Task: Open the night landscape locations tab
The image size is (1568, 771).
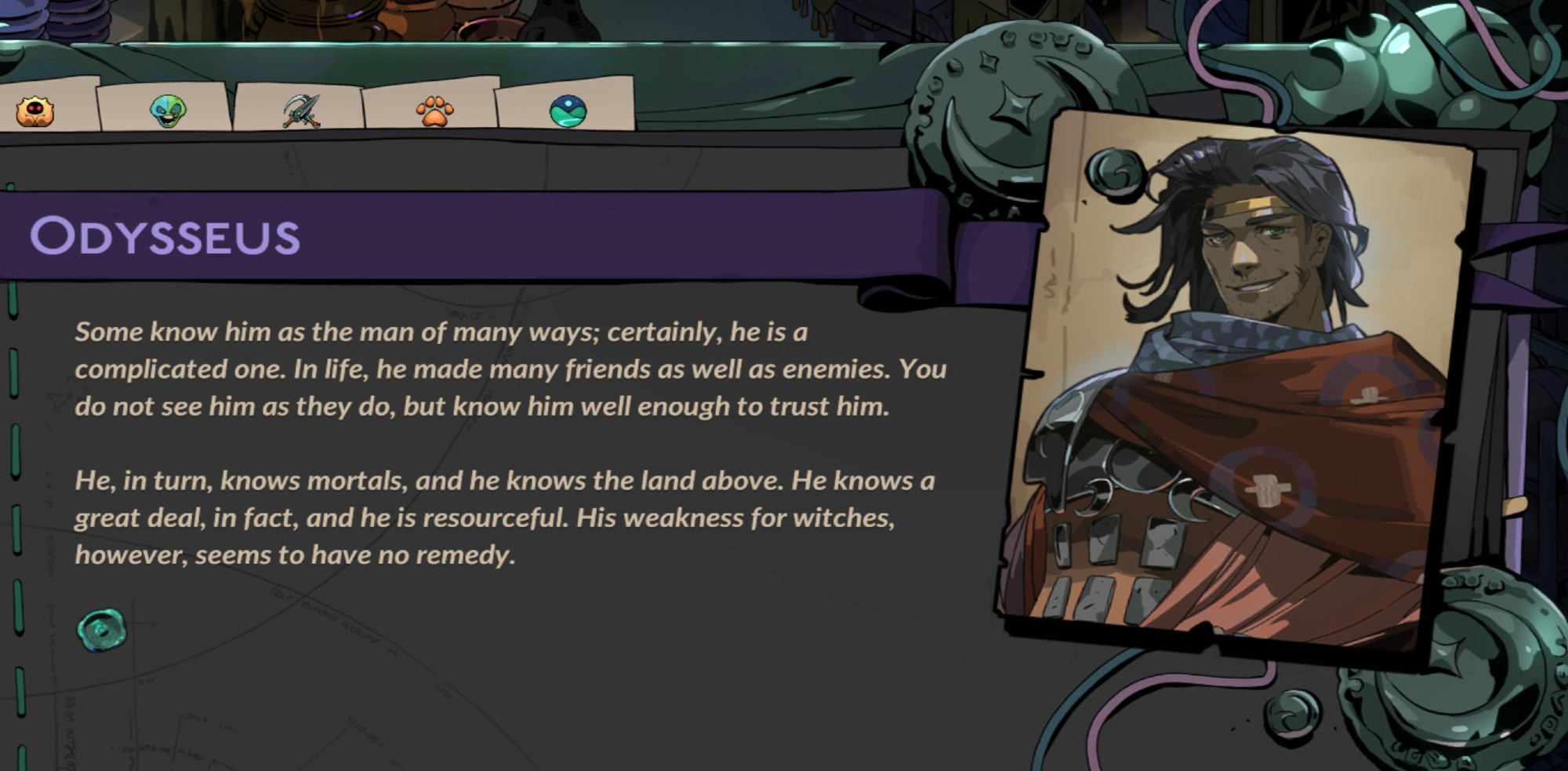Action: tap(568, 111)
